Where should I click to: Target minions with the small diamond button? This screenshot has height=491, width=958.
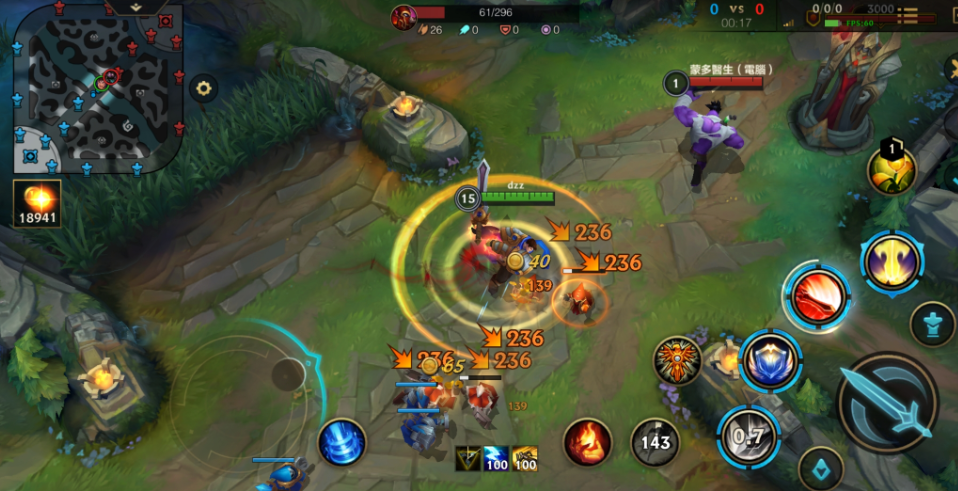[x=820, y=467]
